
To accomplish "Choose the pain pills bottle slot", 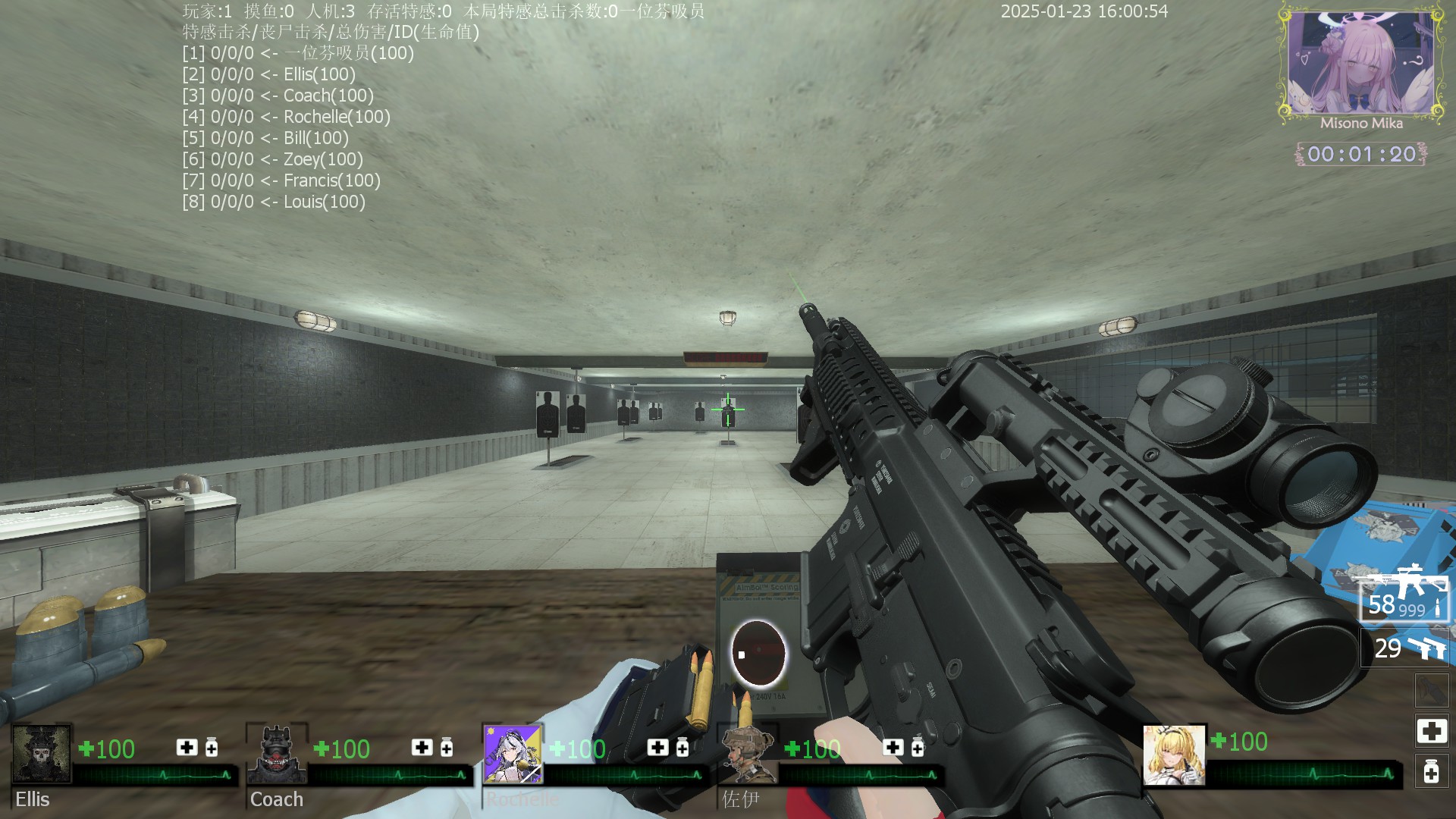I will tap(1431, 772).
